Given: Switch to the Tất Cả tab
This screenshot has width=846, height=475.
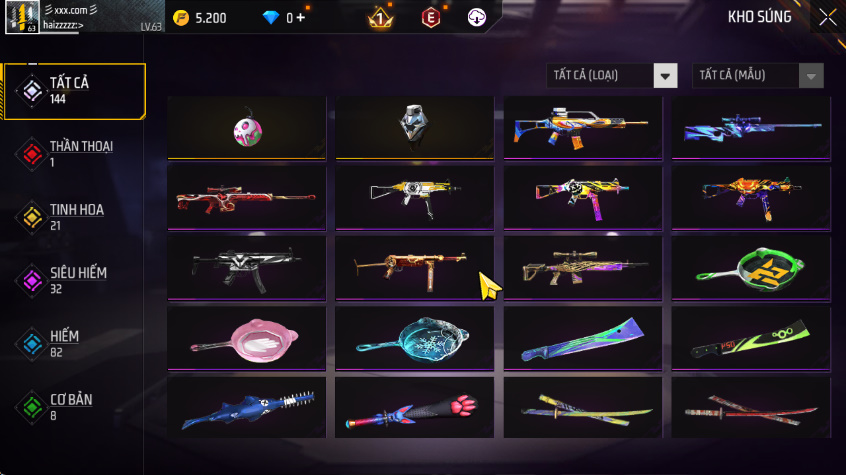Looking at the screenshot, I should (74, 91).
